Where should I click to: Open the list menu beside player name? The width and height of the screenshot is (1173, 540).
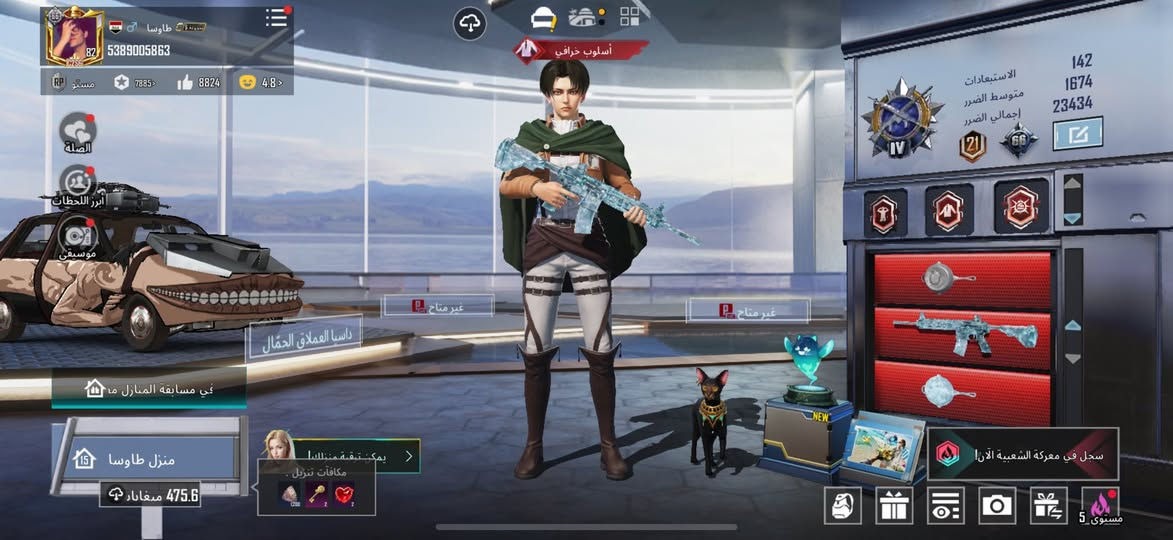coord(276,18)
